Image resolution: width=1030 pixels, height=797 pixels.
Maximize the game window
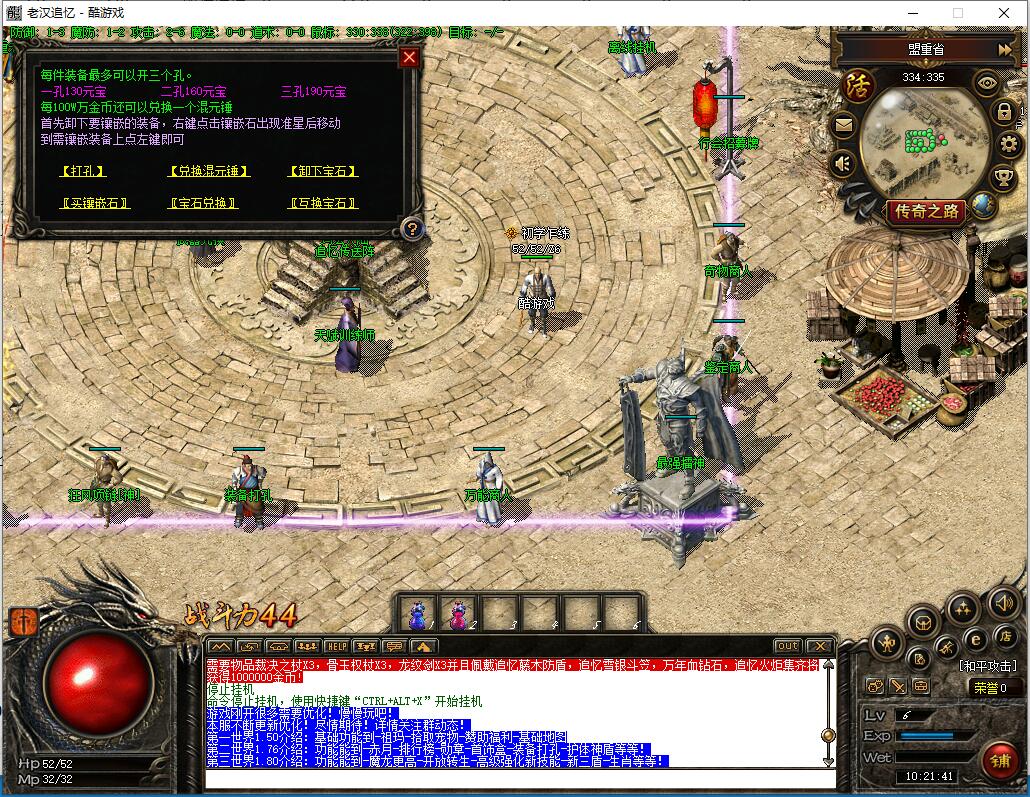point(957,13)
